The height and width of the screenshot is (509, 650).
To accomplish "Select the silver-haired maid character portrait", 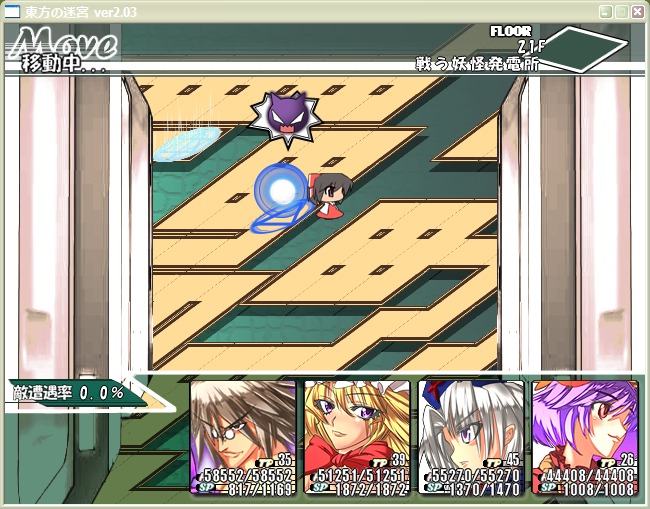I will tap(471, 436).
